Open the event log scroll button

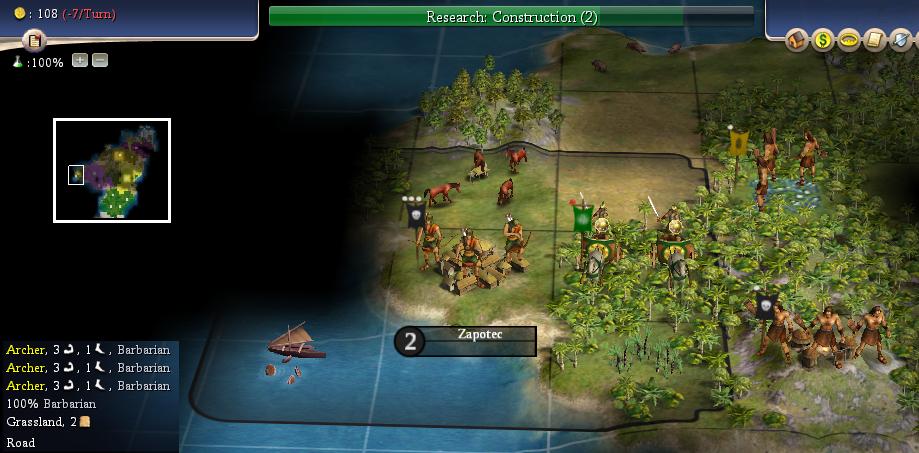35,41
